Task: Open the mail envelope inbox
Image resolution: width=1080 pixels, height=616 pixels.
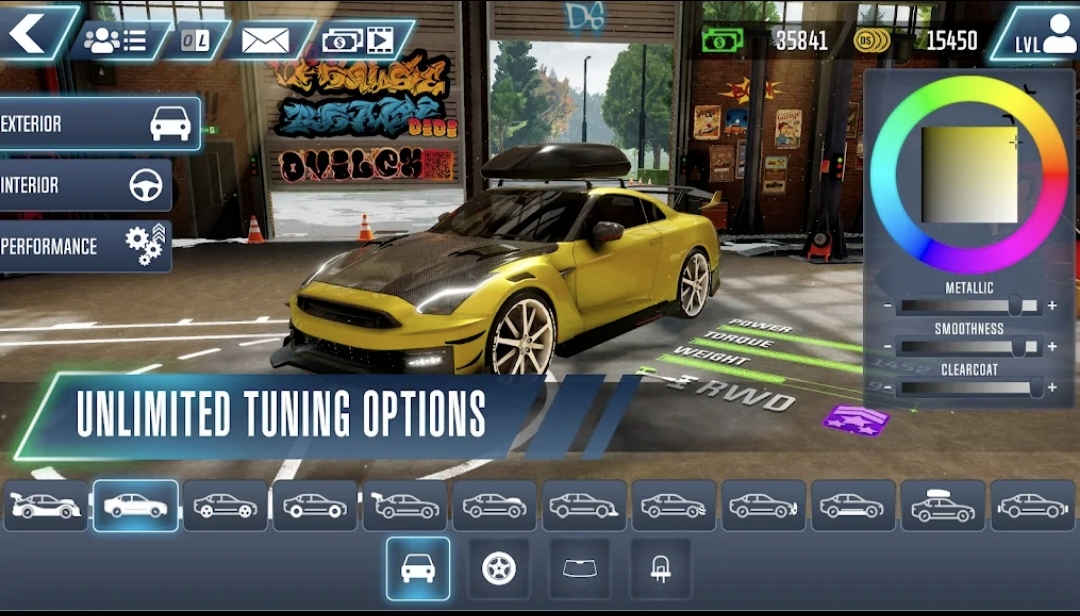Action: point(265,40)
